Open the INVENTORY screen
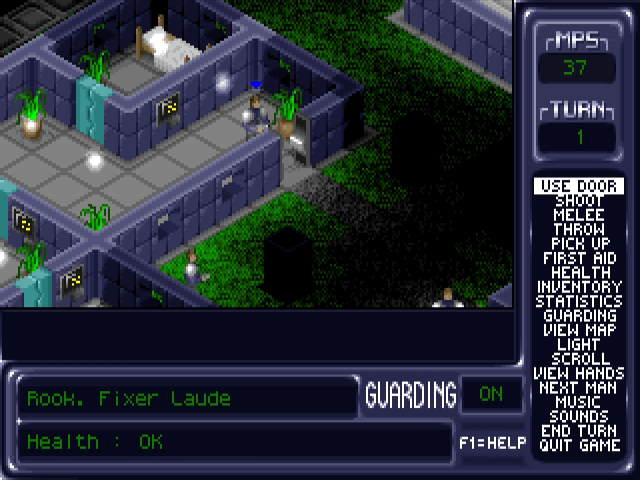The width and height of the screenshot is (640, 480). 579,287
